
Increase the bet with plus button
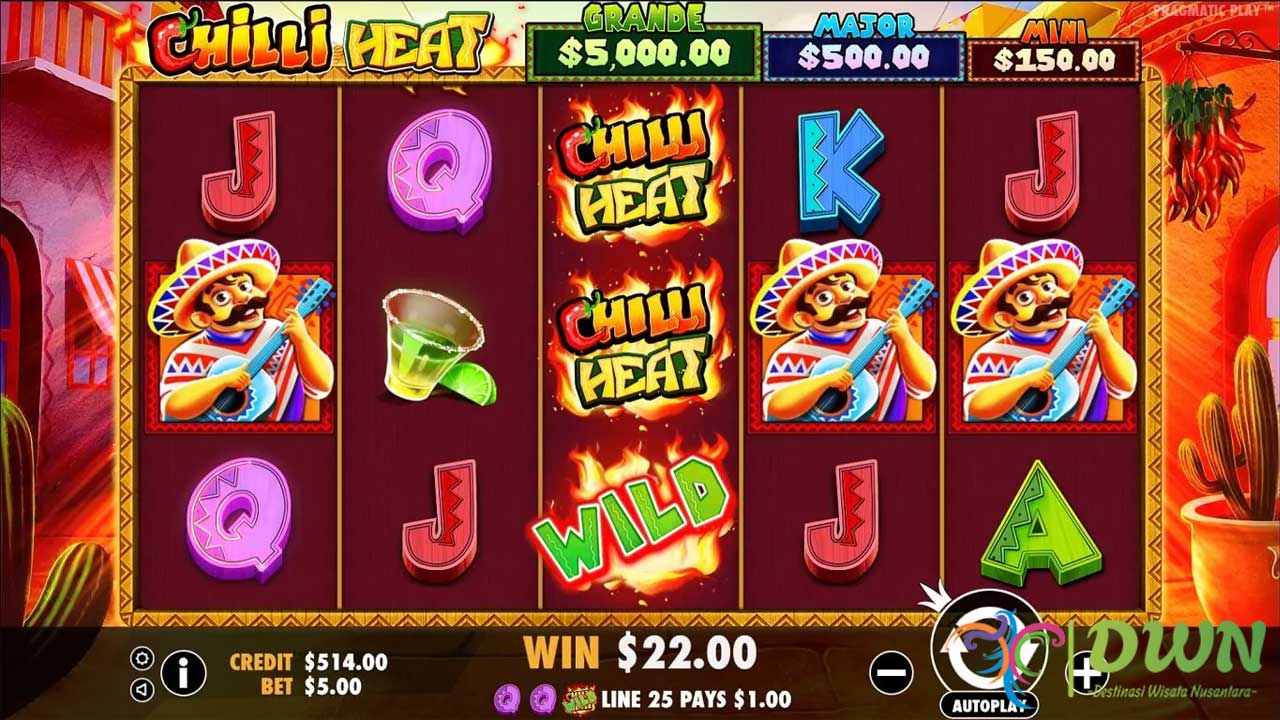[1086, 674]
